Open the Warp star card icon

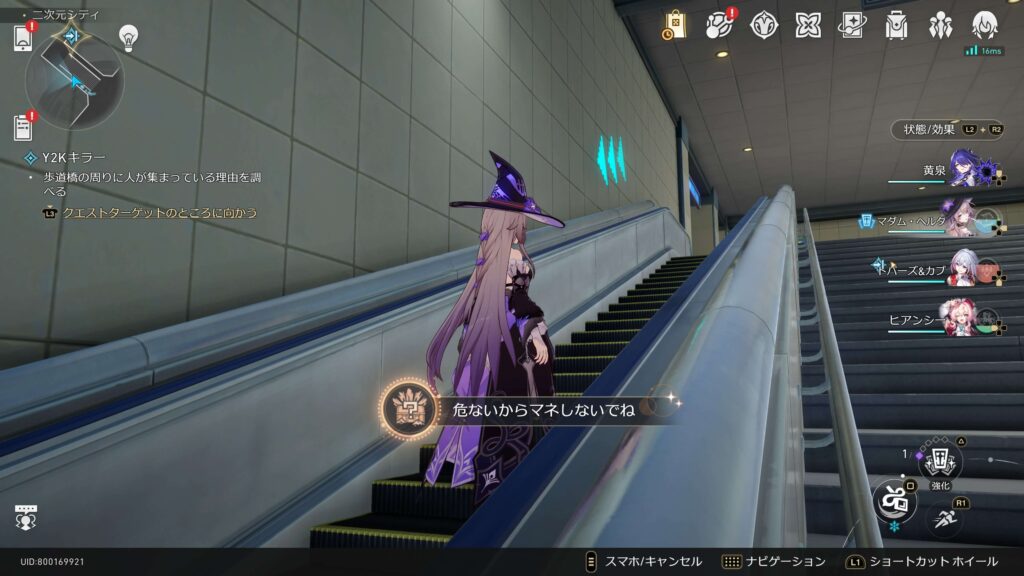pyautogui.click(x=852, y=25)
